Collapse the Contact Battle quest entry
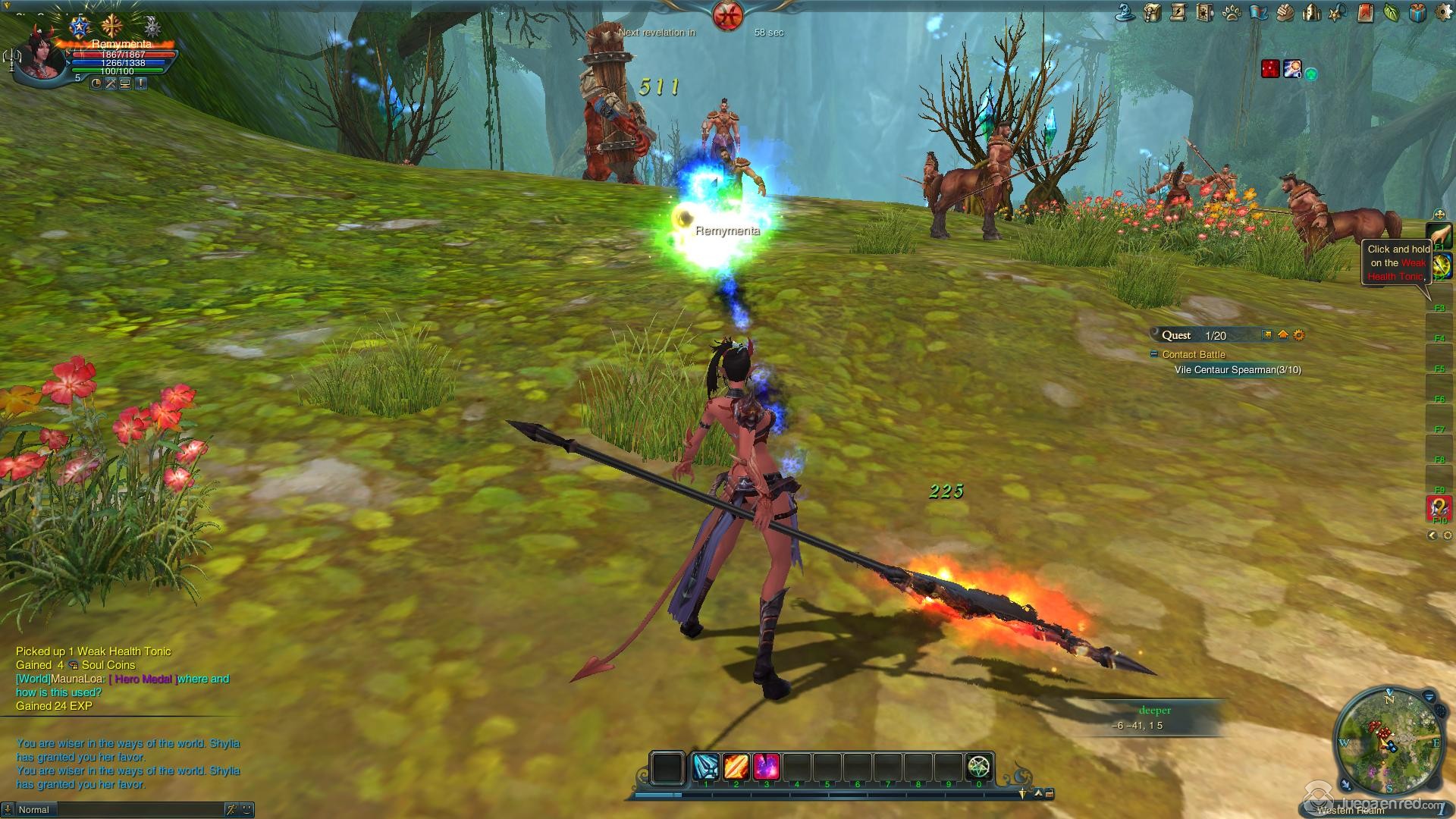The width and height of the screenshot is (1456, 819). click(x=1154, y=354)
